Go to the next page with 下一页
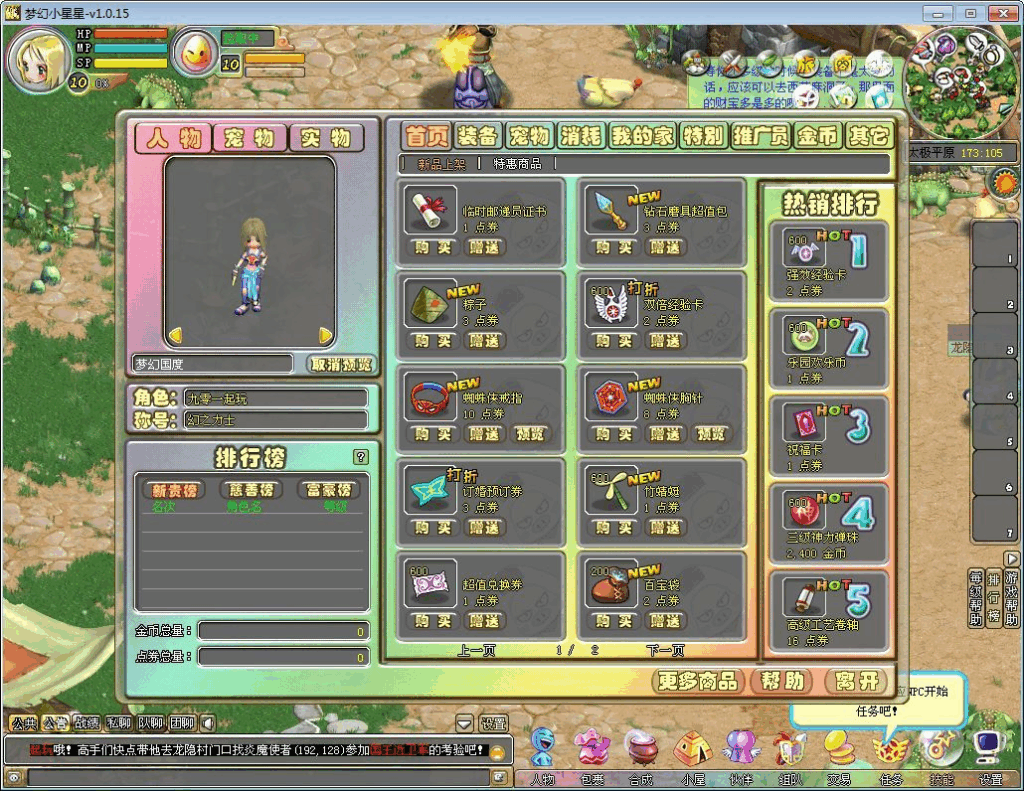This screenshot has width=1024, height=791. [665, 651]
